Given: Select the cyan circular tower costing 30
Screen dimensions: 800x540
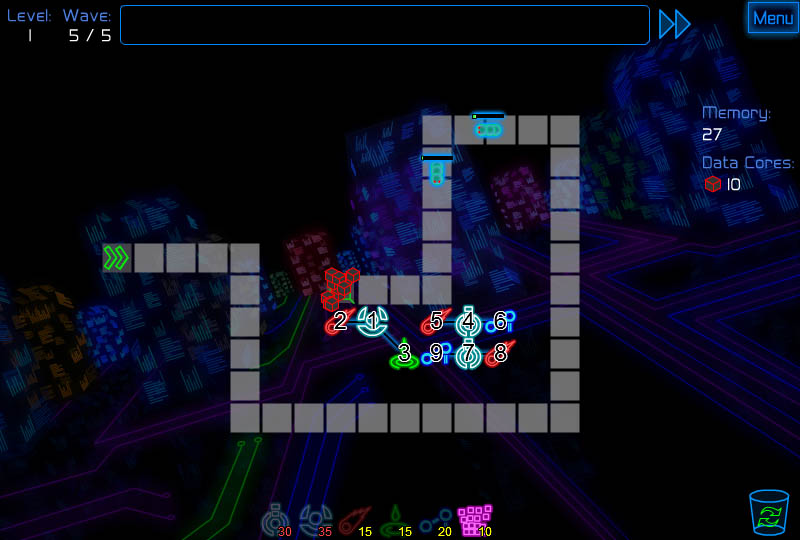Looking at the screenshot, I should (x=273, y=521).
